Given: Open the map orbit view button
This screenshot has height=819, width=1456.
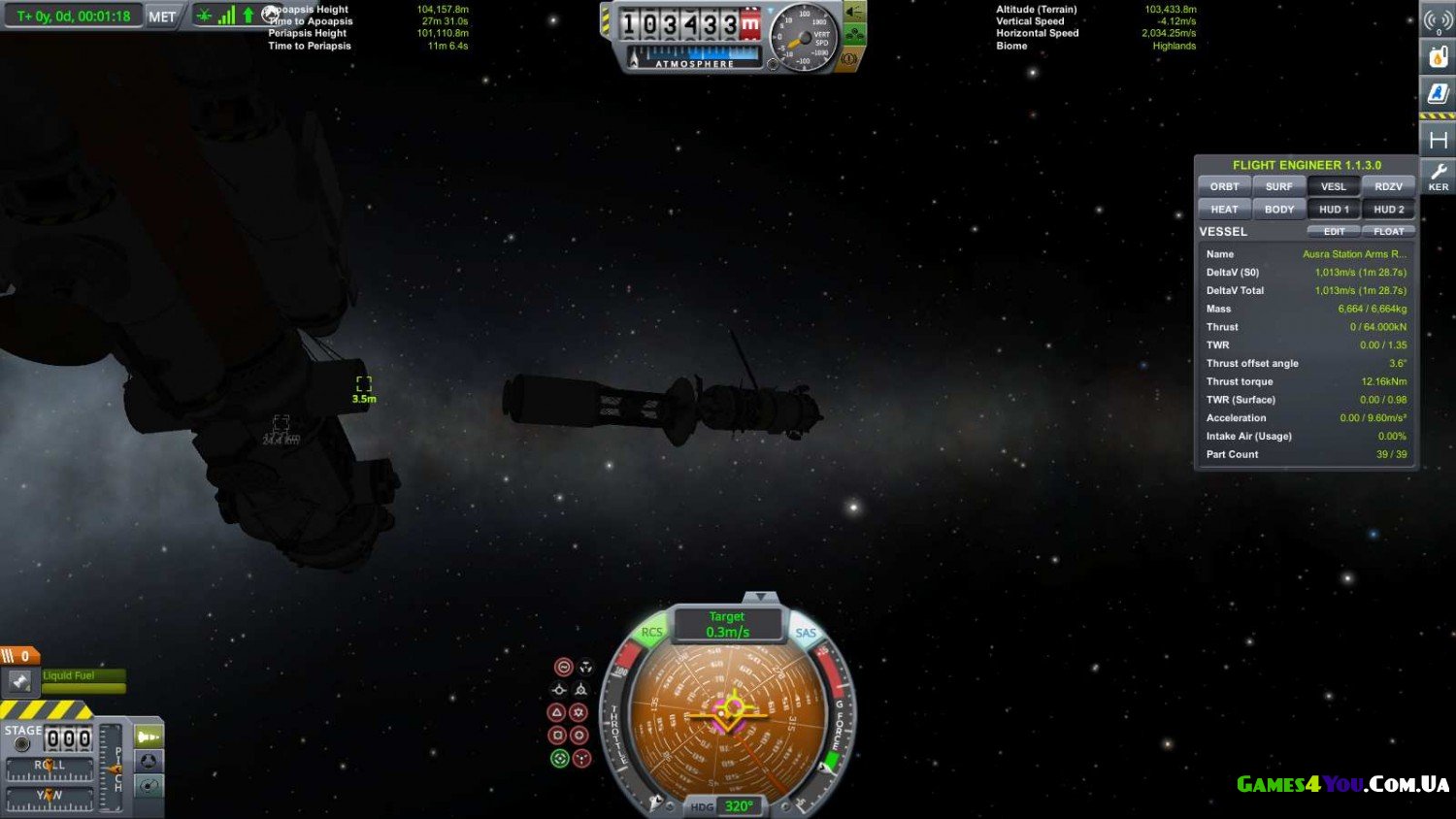Looking at the screenshot, I should click(149, 785).
